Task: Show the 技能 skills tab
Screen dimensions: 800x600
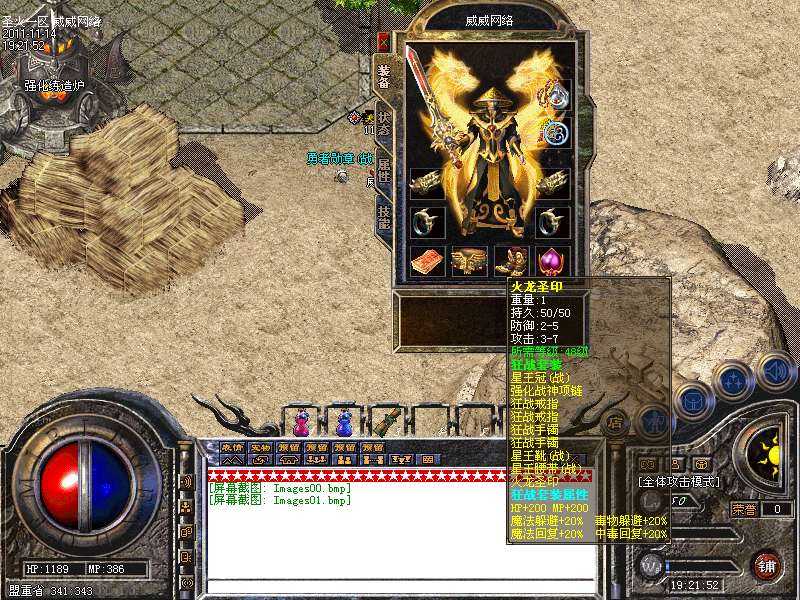Action: pos(384,216)
